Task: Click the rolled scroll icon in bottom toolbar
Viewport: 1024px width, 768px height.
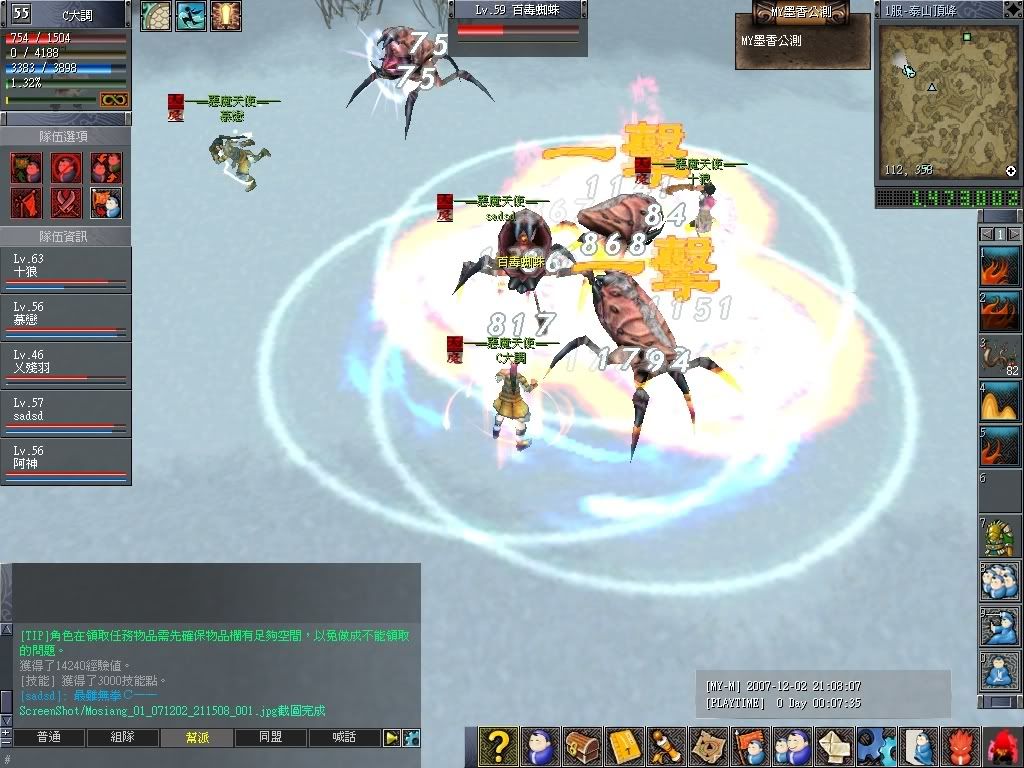Action: click(x=667, y=747)
